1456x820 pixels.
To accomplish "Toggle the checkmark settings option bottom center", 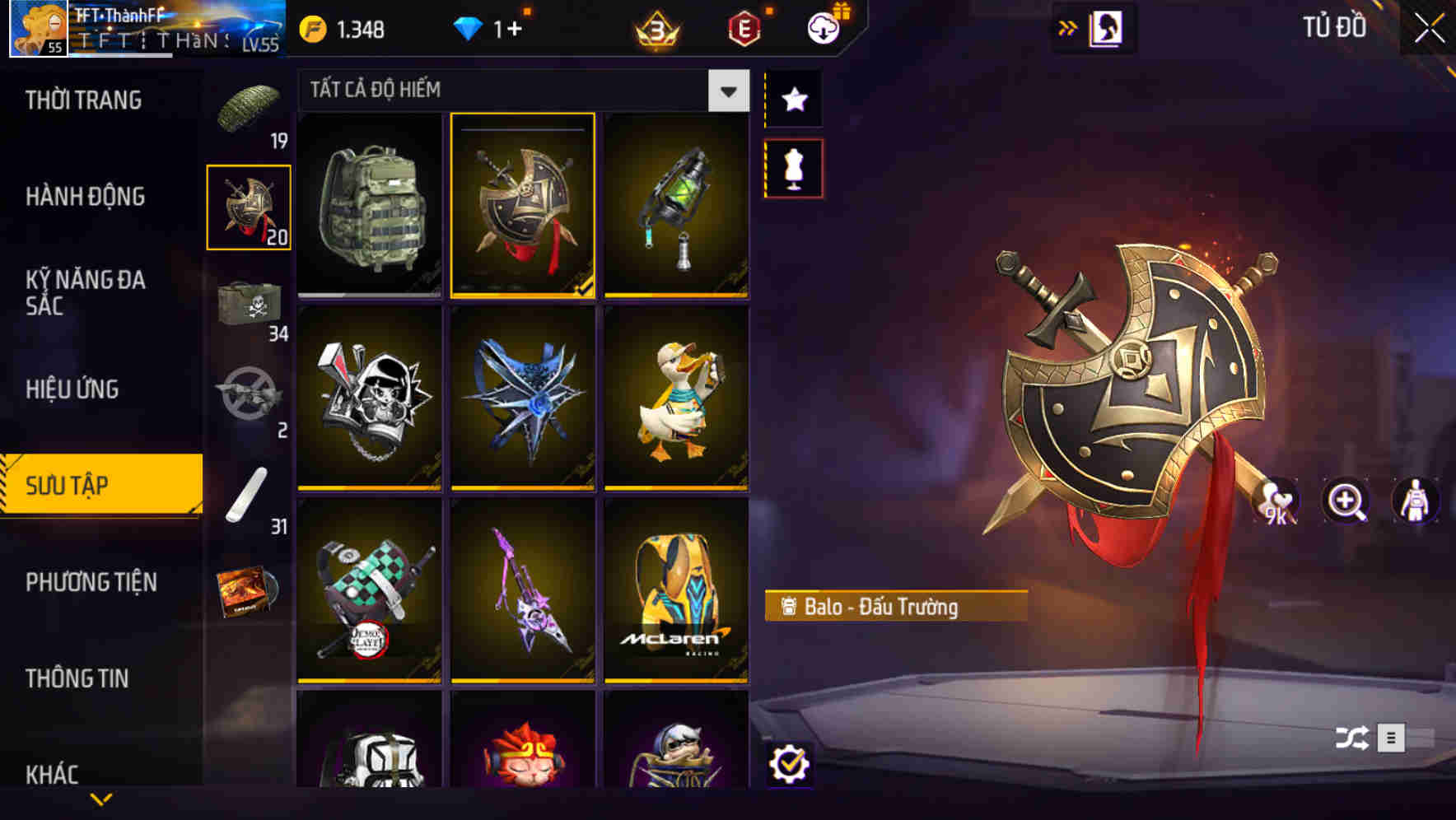I will [792, 766].
